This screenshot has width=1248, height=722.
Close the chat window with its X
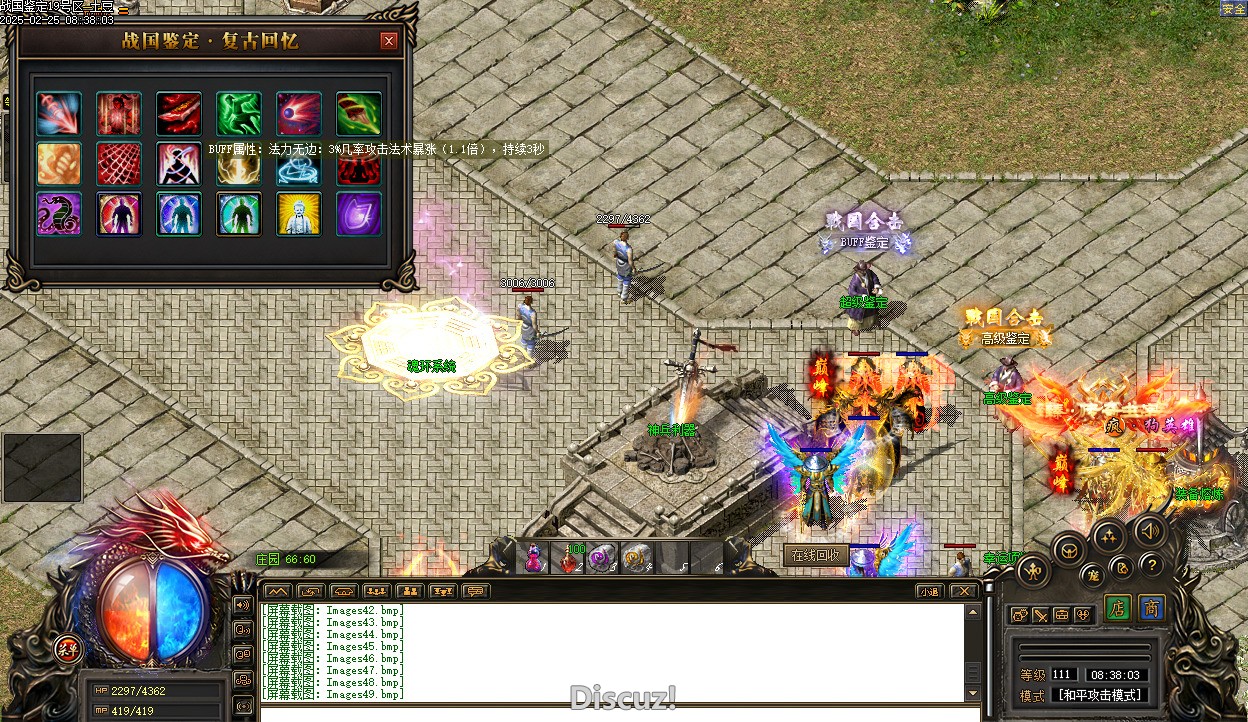click(x=963, y=591)
